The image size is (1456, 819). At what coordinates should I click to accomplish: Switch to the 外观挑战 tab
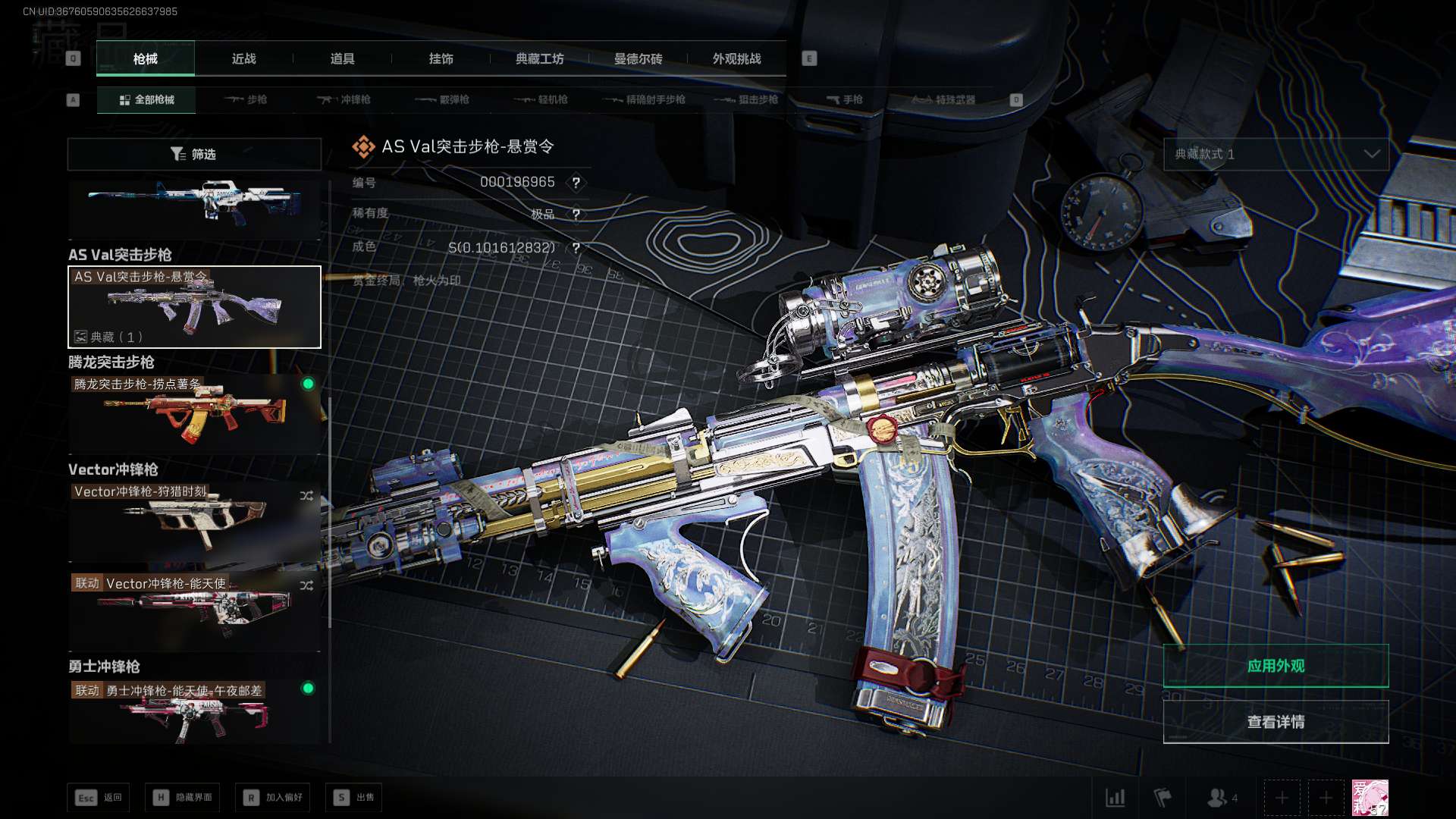736,58
